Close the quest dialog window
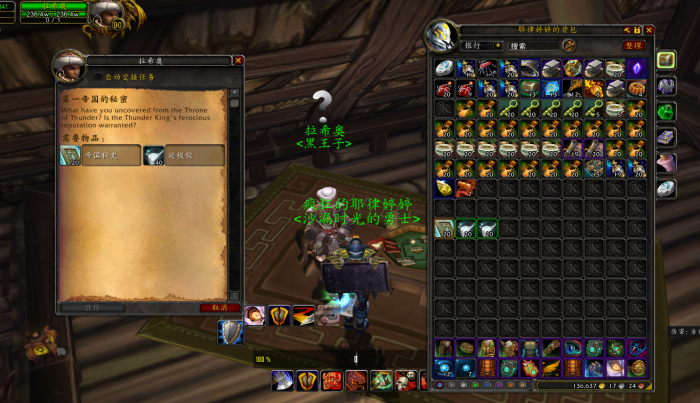This screenshot has height=403, width=700. (238, 60)
